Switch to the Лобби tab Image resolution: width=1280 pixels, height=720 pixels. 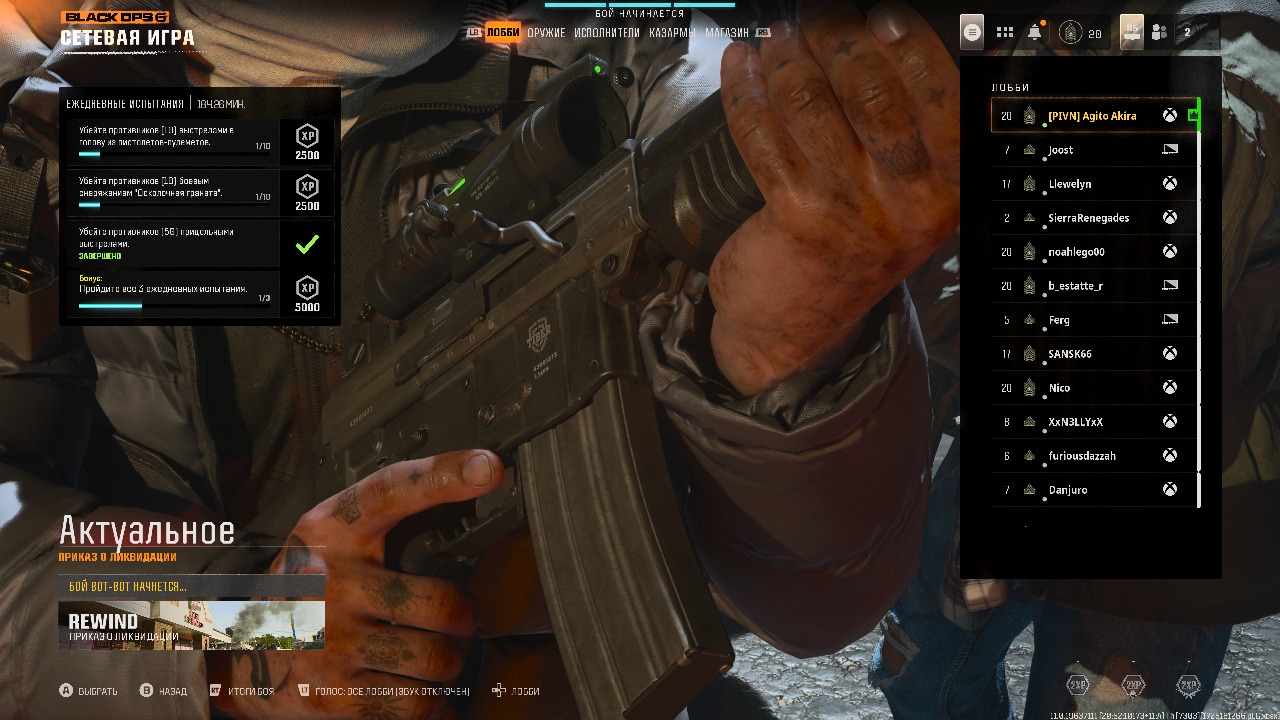(503, 33)
